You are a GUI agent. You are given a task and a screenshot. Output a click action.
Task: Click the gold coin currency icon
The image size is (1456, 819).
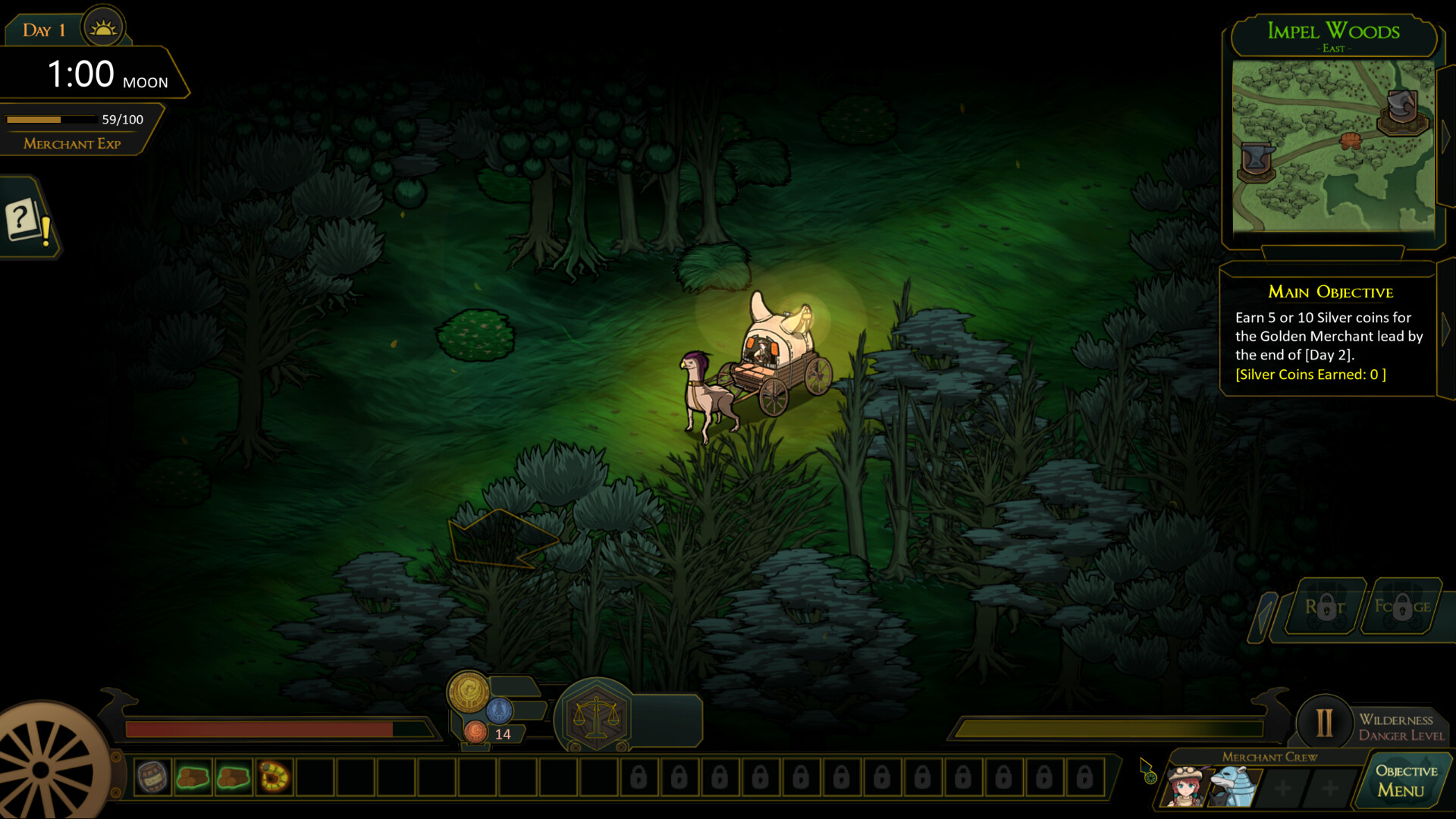[x=468, y=691]
